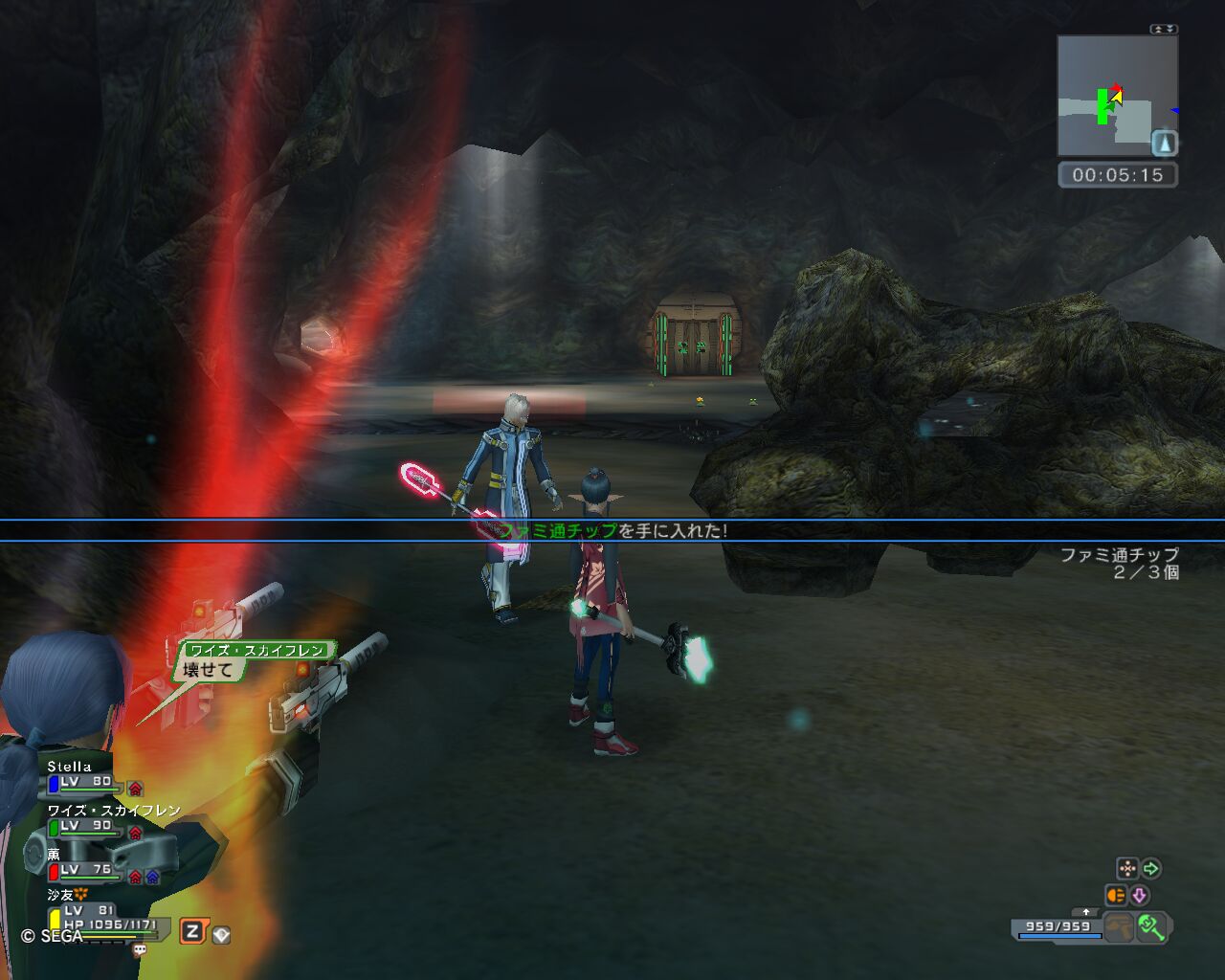The image size is (1225, 980).
Task: Click the white diamond icon
Action: point(221,935)
